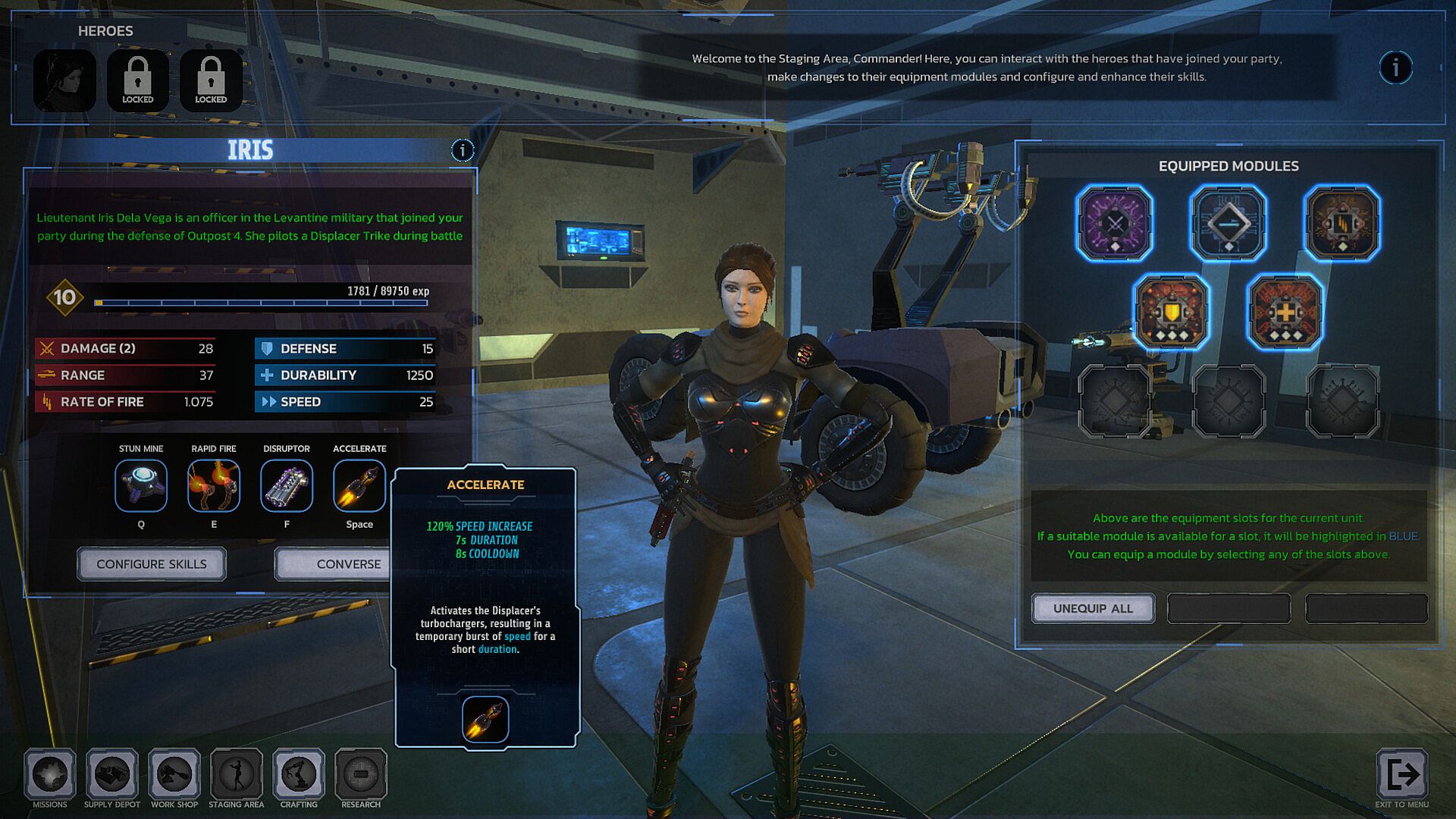Choose the yellow shield module slot
Screen dimensions: 1456x819
[1172, 312]
